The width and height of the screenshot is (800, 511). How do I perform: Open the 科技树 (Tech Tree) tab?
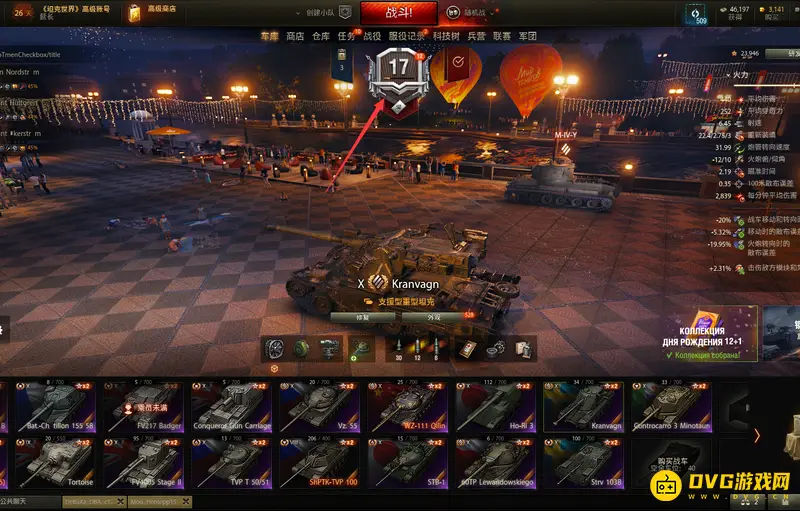tap(446, 36)
